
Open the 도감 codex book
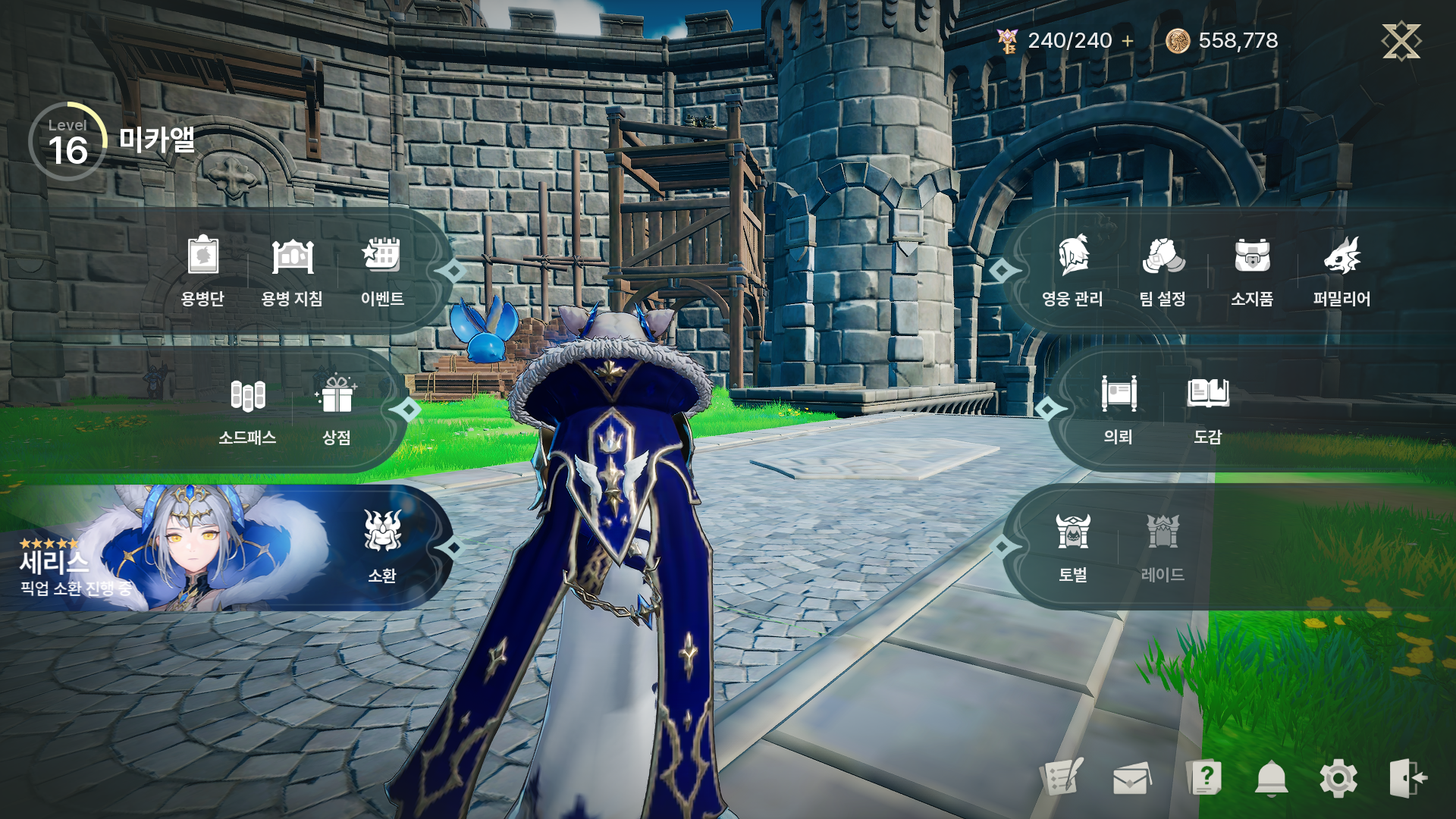[x=1208, y=409]
